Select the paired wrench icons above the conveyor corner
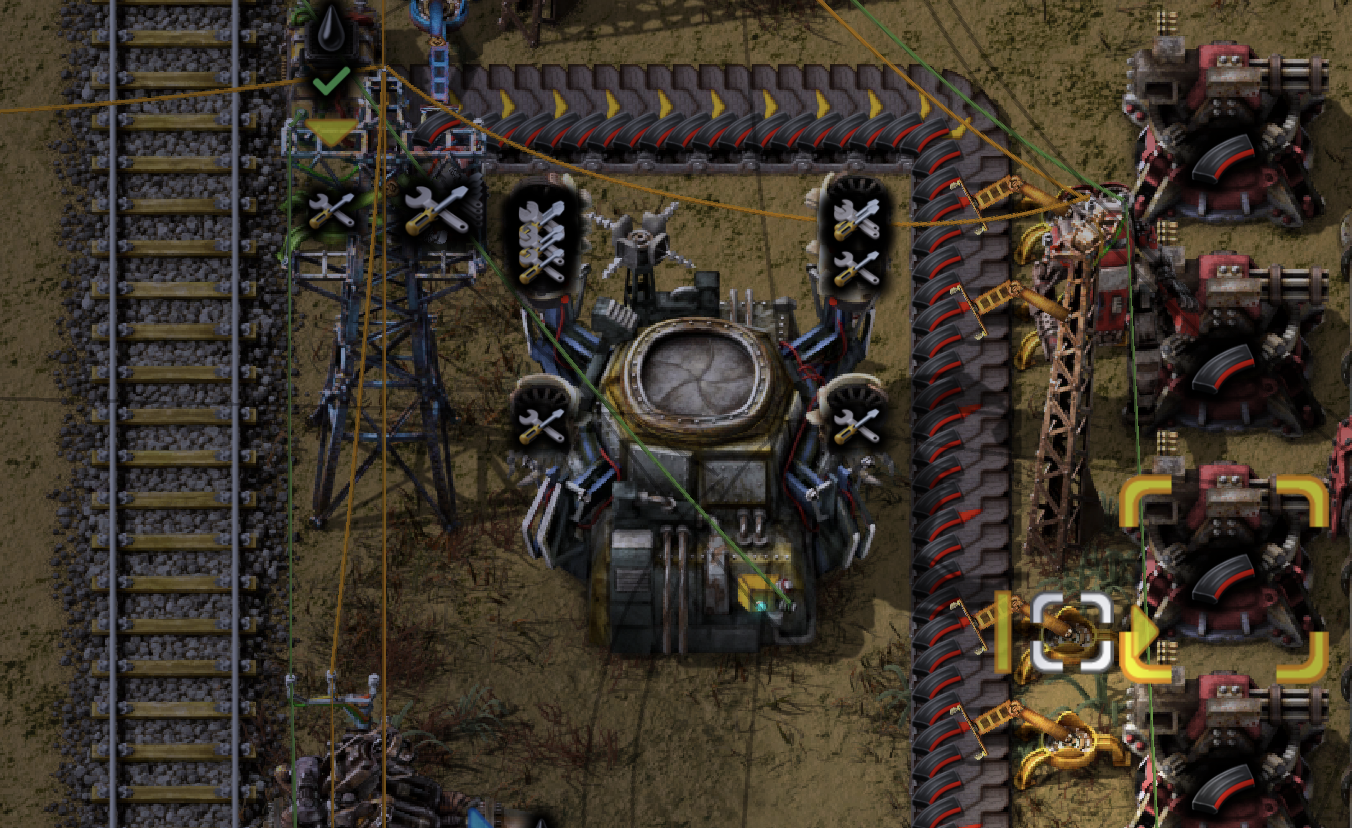This screenshot has width=1352, height=828. [855, 245]
